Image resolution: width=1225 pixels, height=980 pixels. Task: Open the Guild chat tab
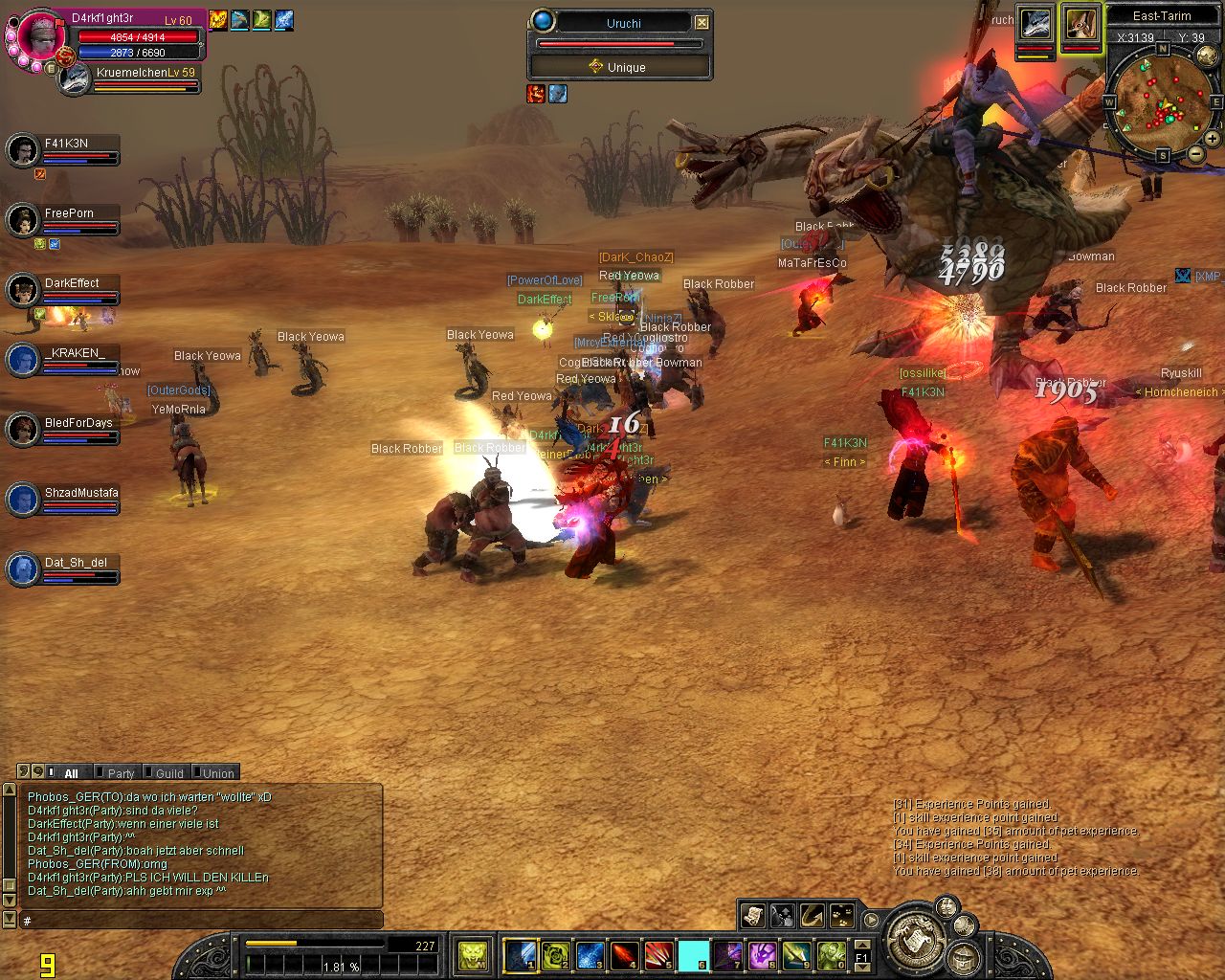click(x=168, y=773)
